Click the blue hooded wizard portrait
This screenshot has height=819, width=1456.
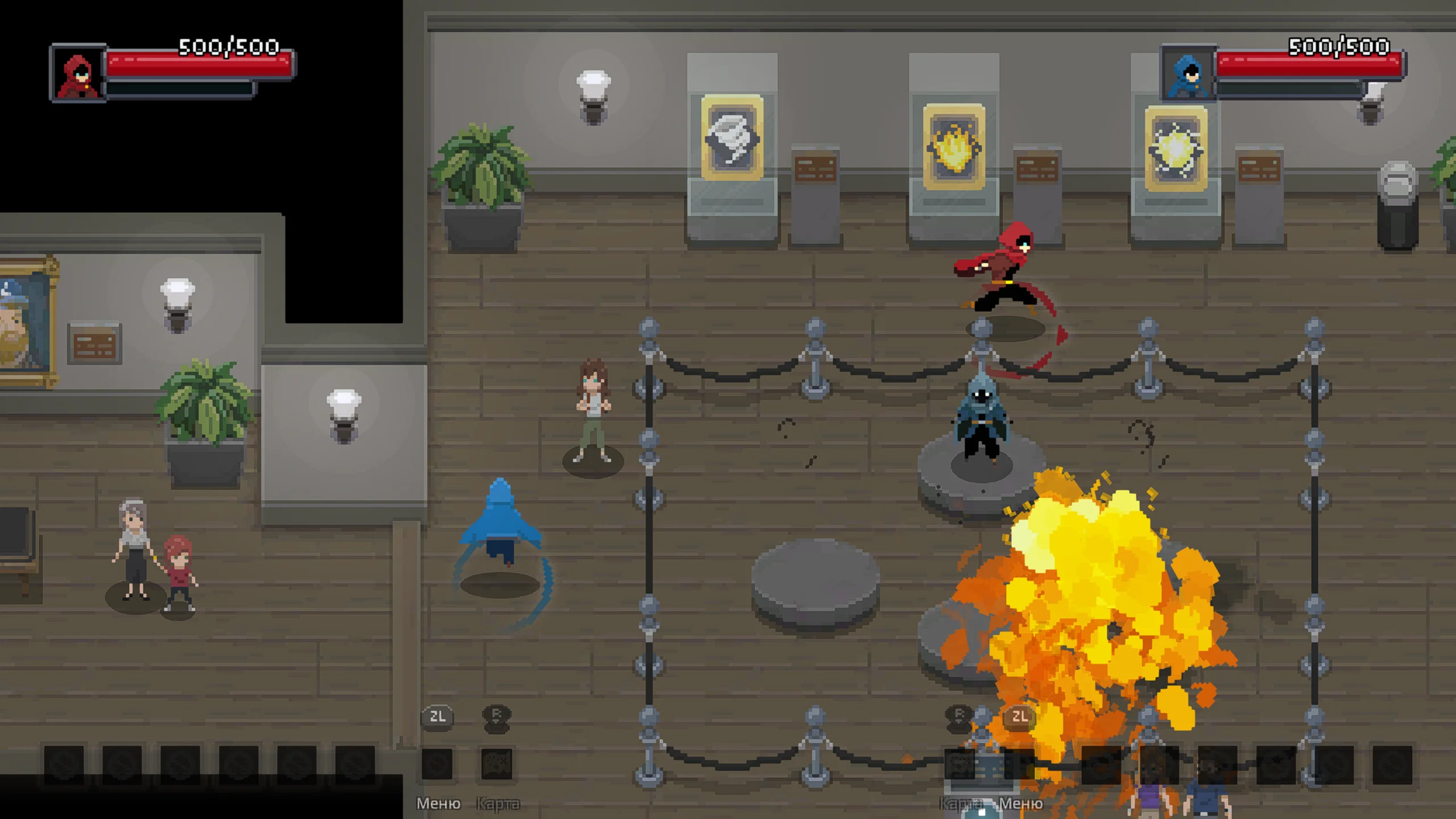pyautogui.click(x=1188, y=74)
